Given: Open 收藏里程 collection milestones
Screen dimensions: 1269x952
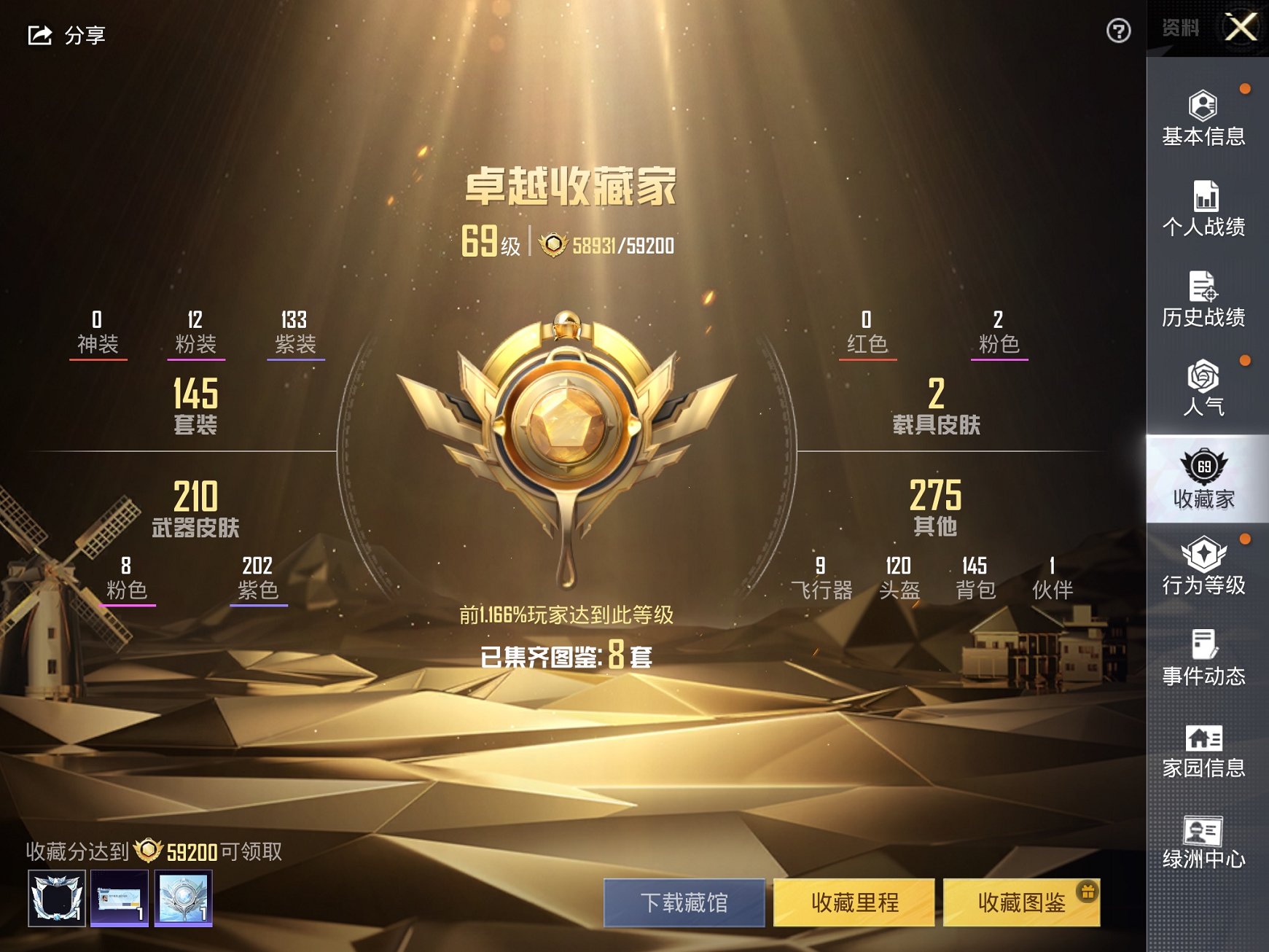Looking at the screenshot, I should 854,902.
